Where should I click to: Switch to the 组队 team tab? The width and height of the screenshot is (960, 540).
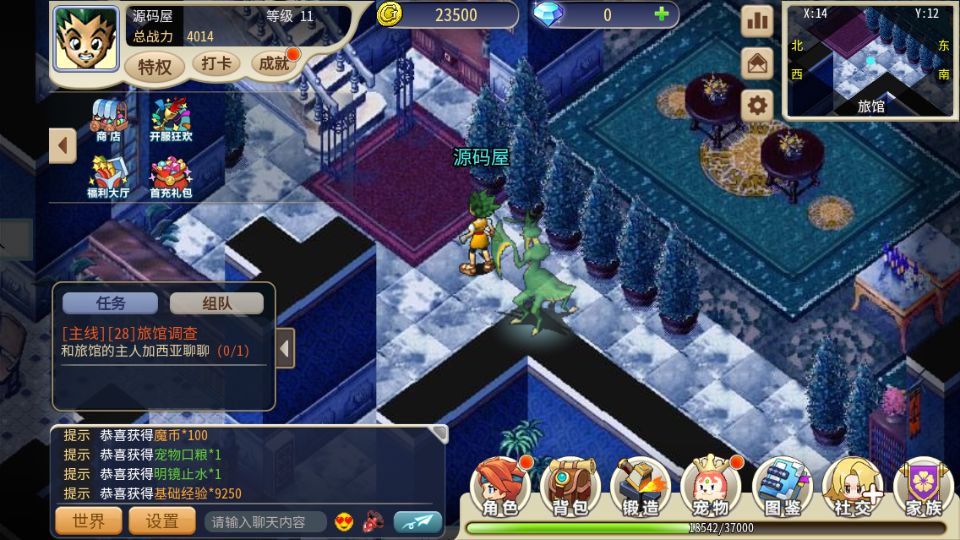[217, 303]
